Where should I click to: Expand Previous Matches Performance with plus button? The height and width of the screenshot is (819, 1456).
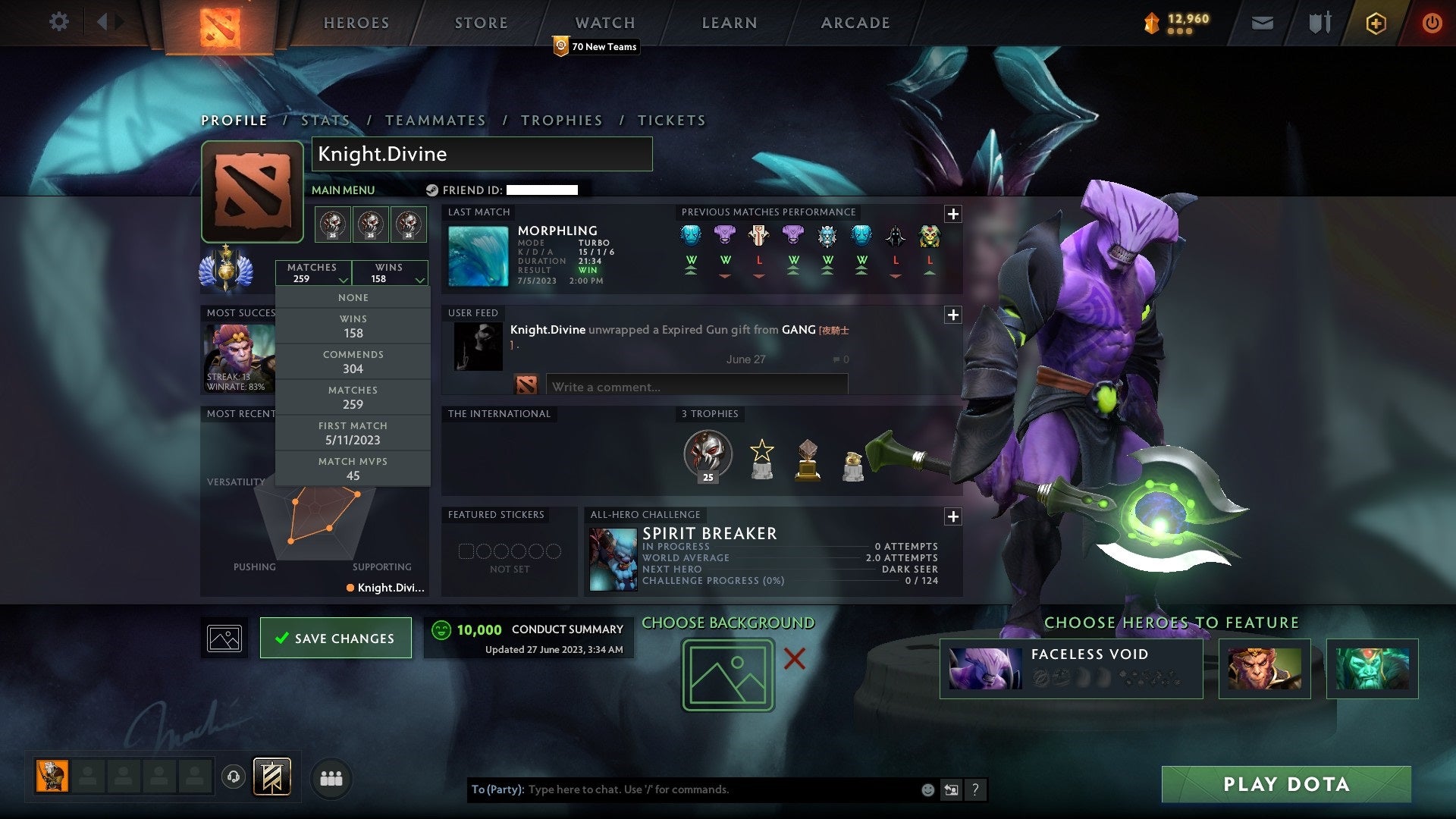[x=952, y=213]
